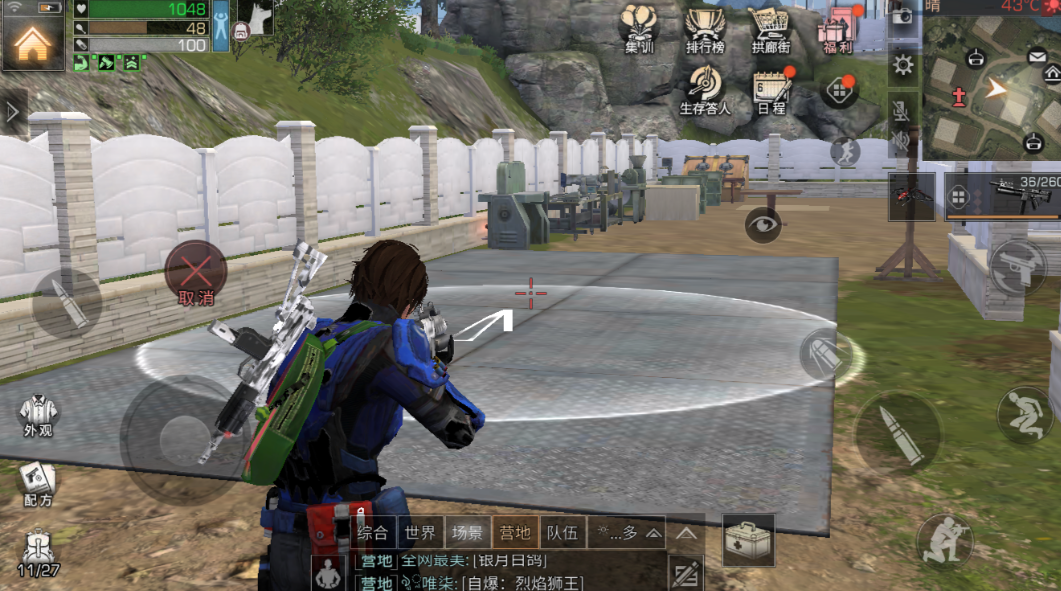Open the 外观 appearance menu
The image size is (1061, 591).
38,415
